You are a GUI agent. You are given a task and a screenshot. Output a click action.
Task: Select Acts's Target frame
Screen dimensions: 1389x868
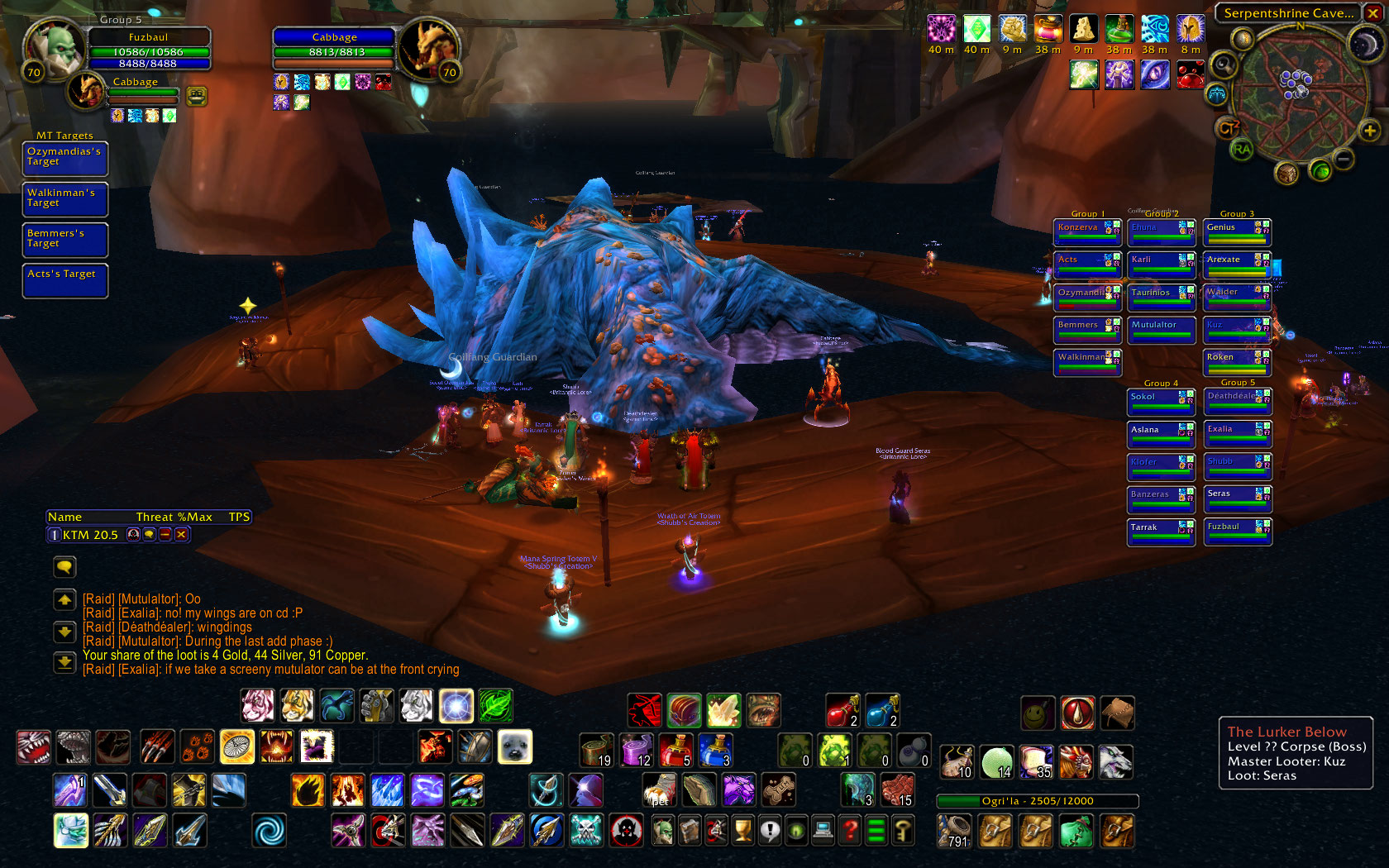pos(64,280)
